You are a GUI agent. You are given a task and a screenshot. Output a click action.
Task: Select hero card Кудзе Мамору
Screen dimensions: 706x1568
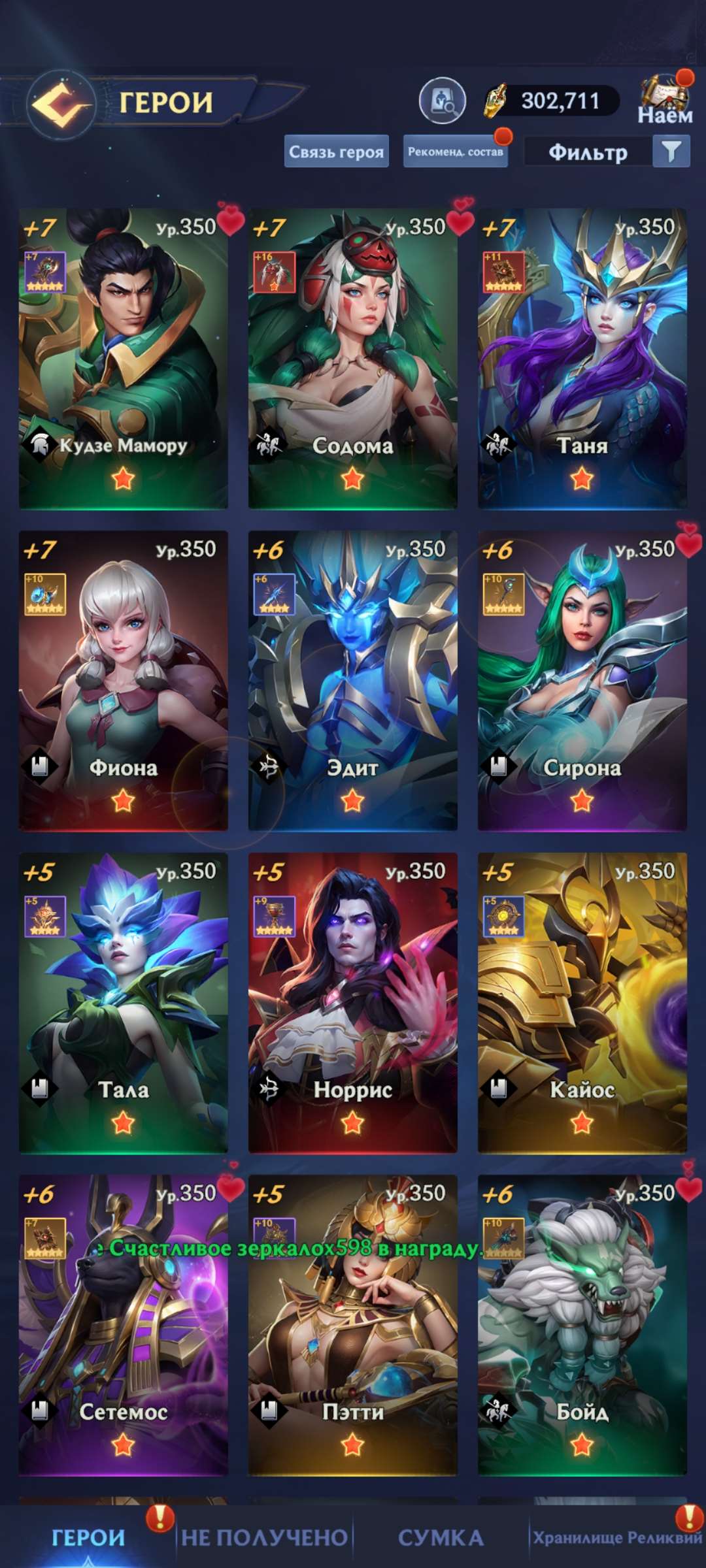[123, 358]
